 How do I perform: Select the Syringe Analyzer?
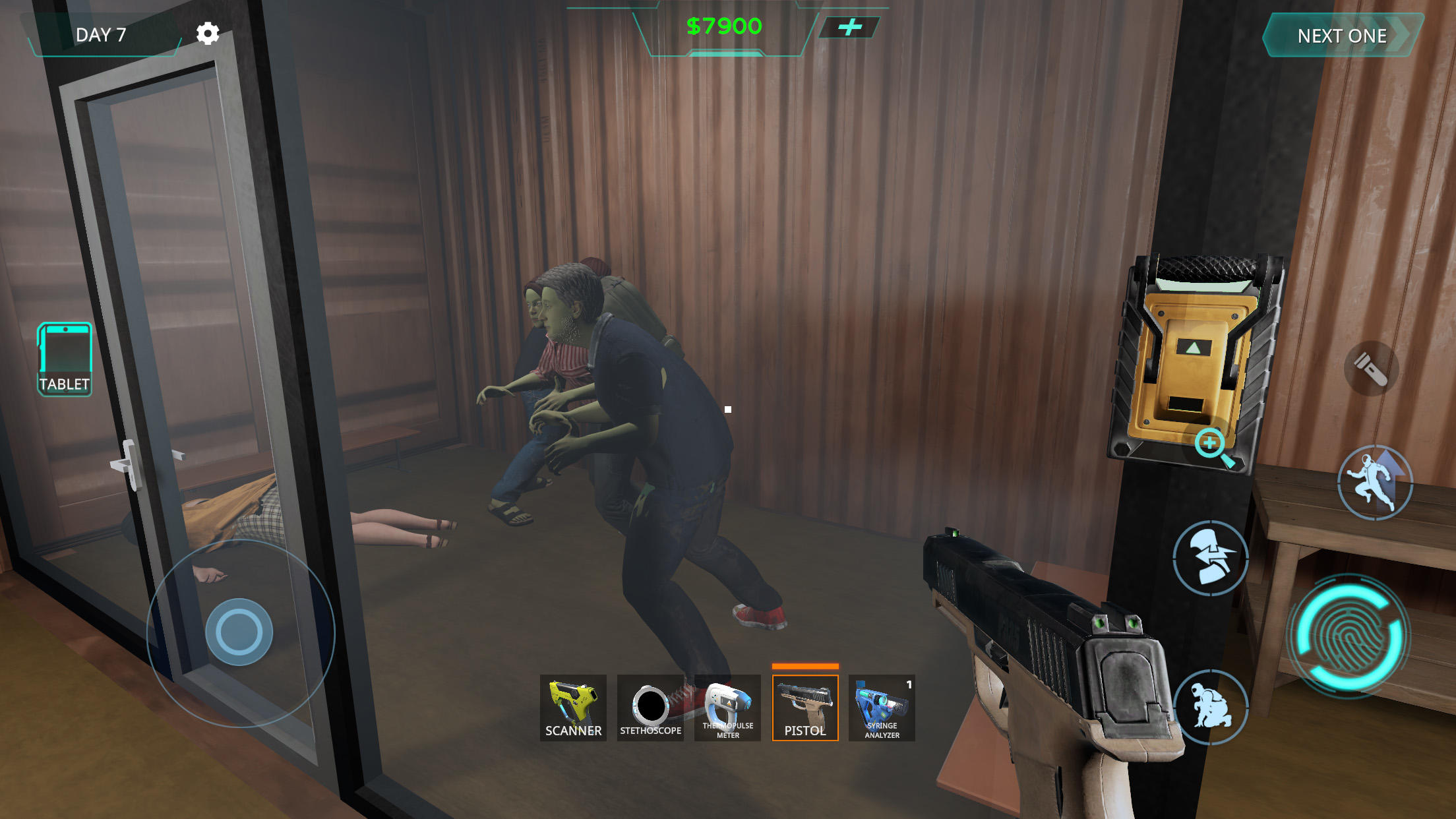(x=882, y=709)
